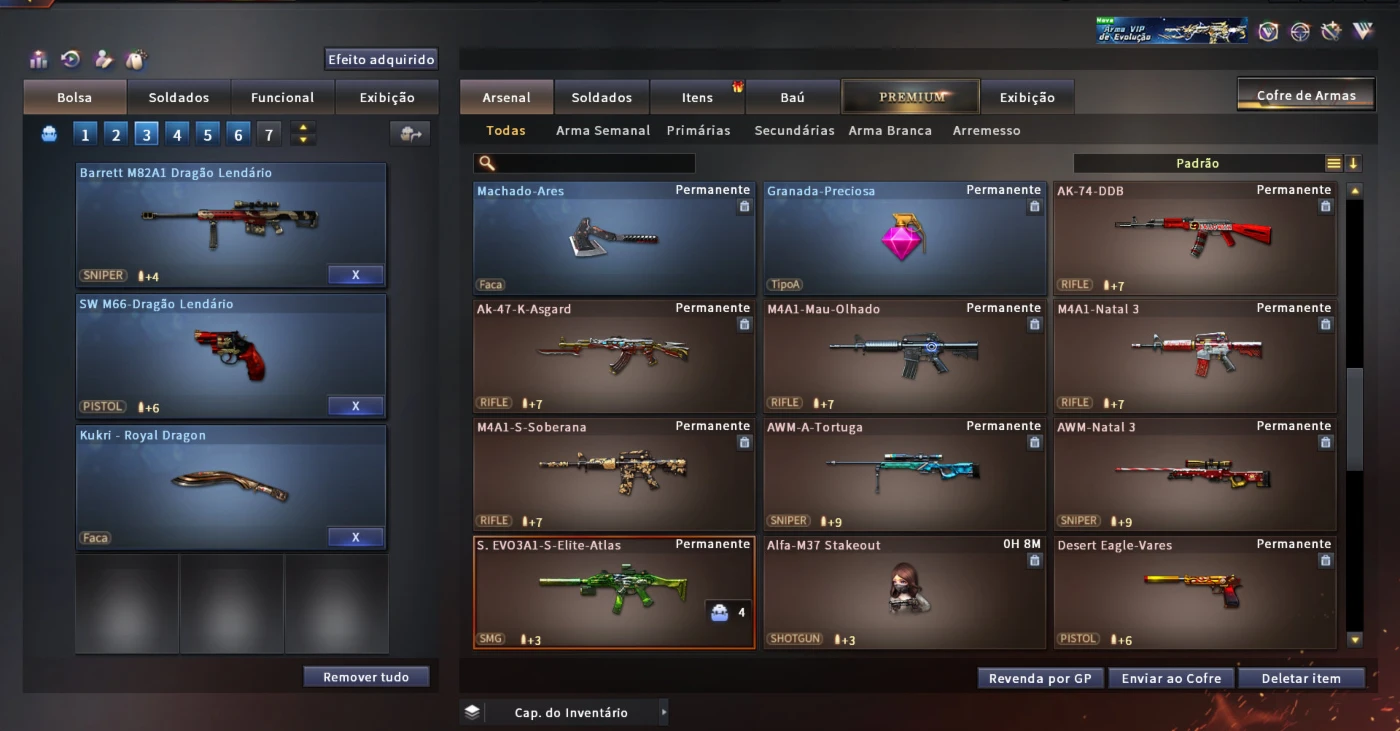The image size is (1400, 731).
Task: Remove Barrett M82A1 Dragão Lendário from bag
Action: [355, 275]
